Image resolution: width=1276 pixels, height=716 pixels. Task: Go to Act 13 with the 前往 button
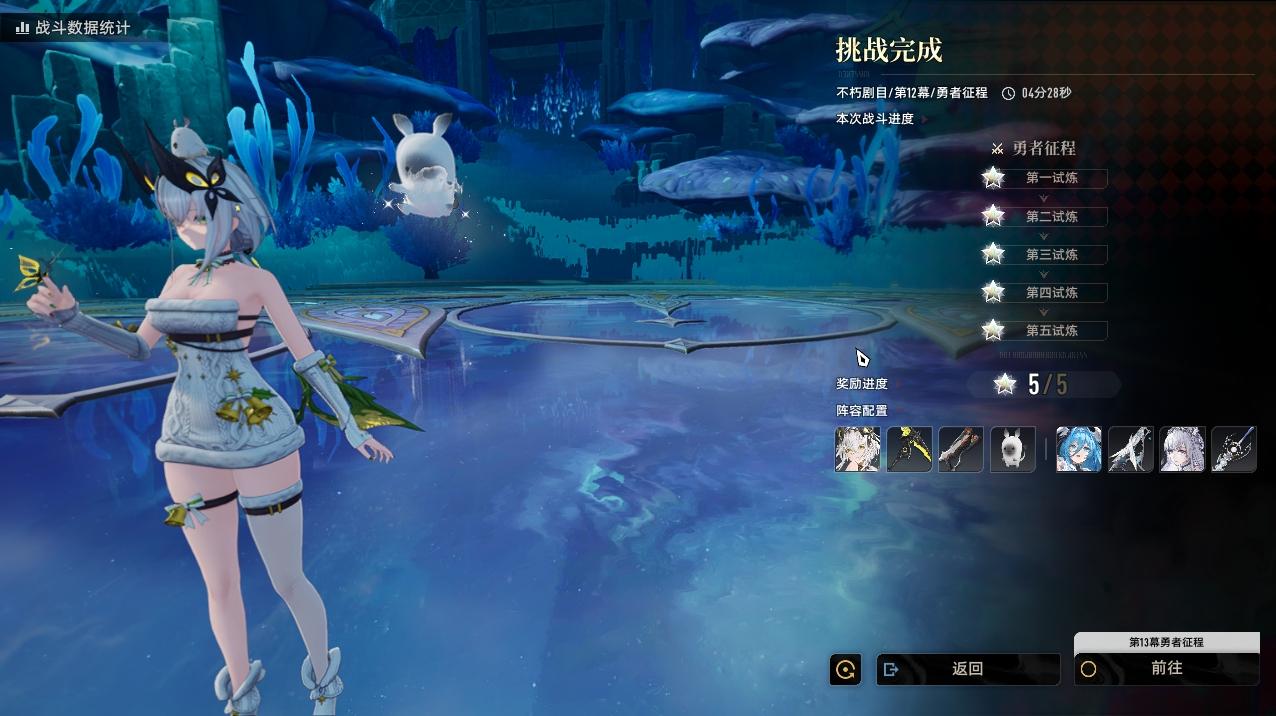[1166, 669]
